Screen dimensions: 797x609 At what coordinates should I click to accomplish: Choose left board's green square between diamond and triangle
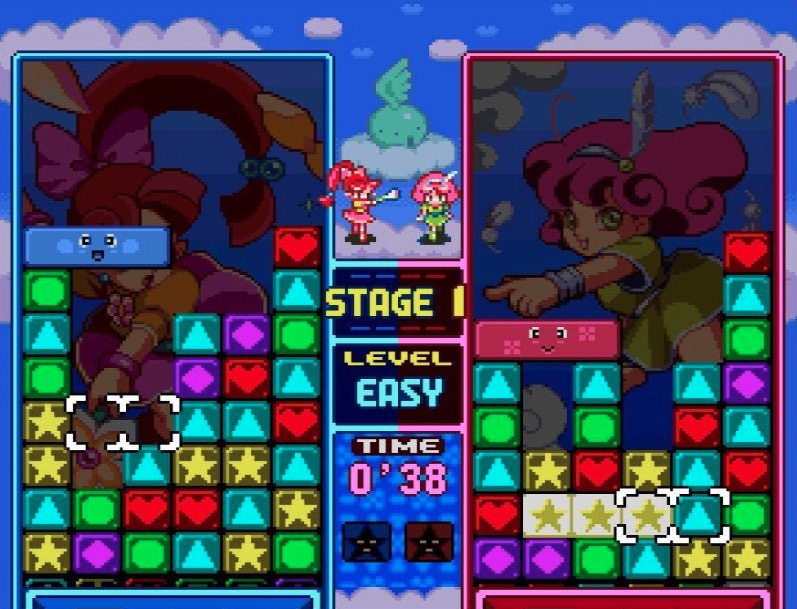click(147, 552)
